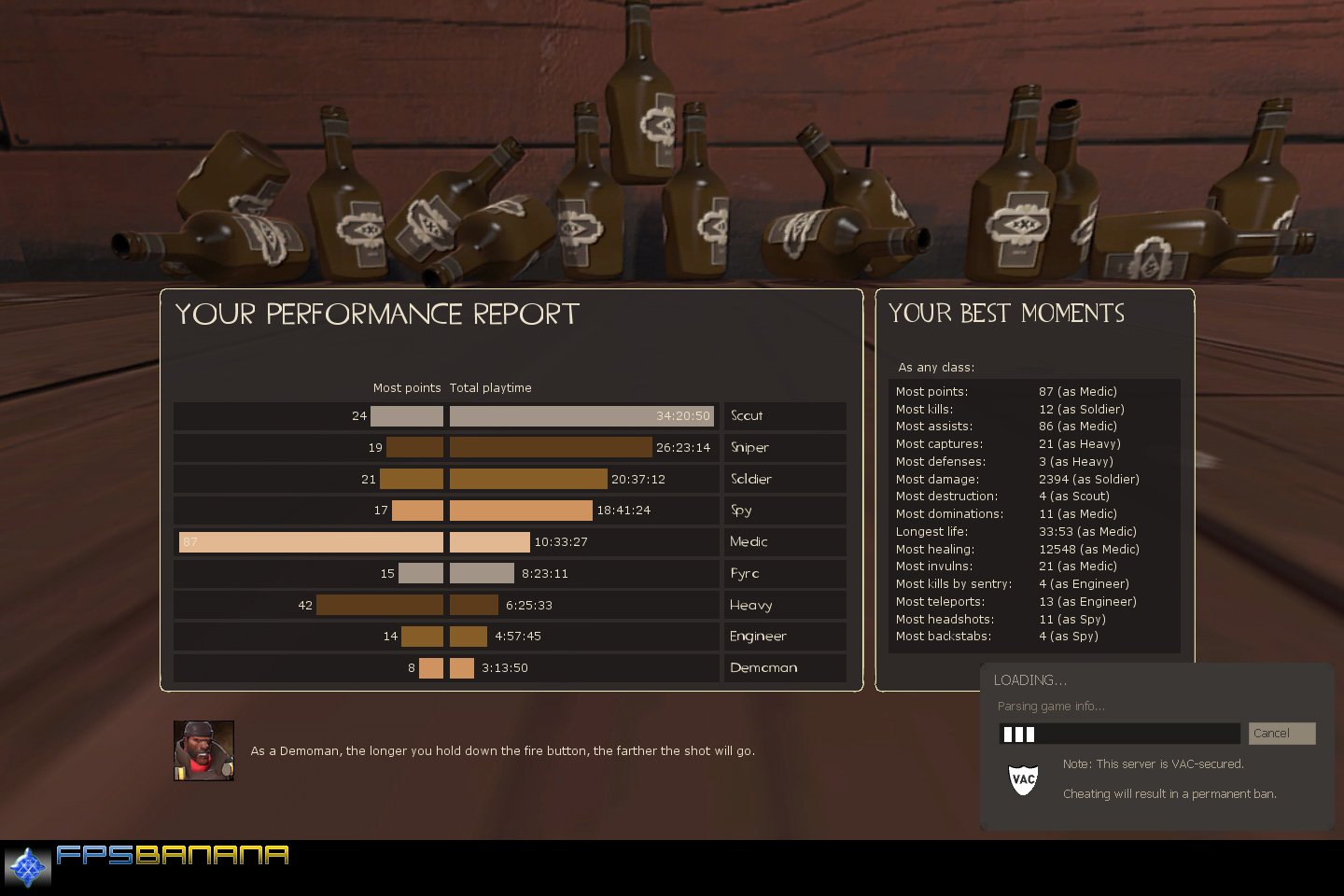This screenshot has height=896, width=1344.
Task: Select the Medic class label
Action: click(x=784, y=541)
